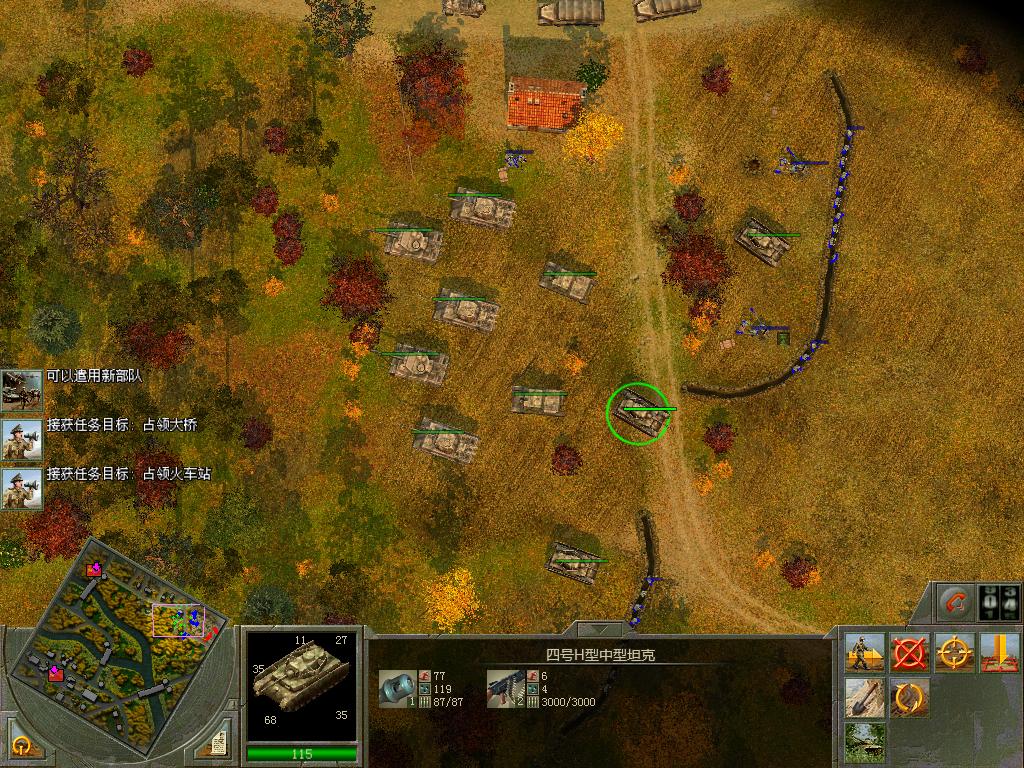Select the tank main cannon weapon icon
This screenshot has width=1024, height=768.
[x=398, y=688]
